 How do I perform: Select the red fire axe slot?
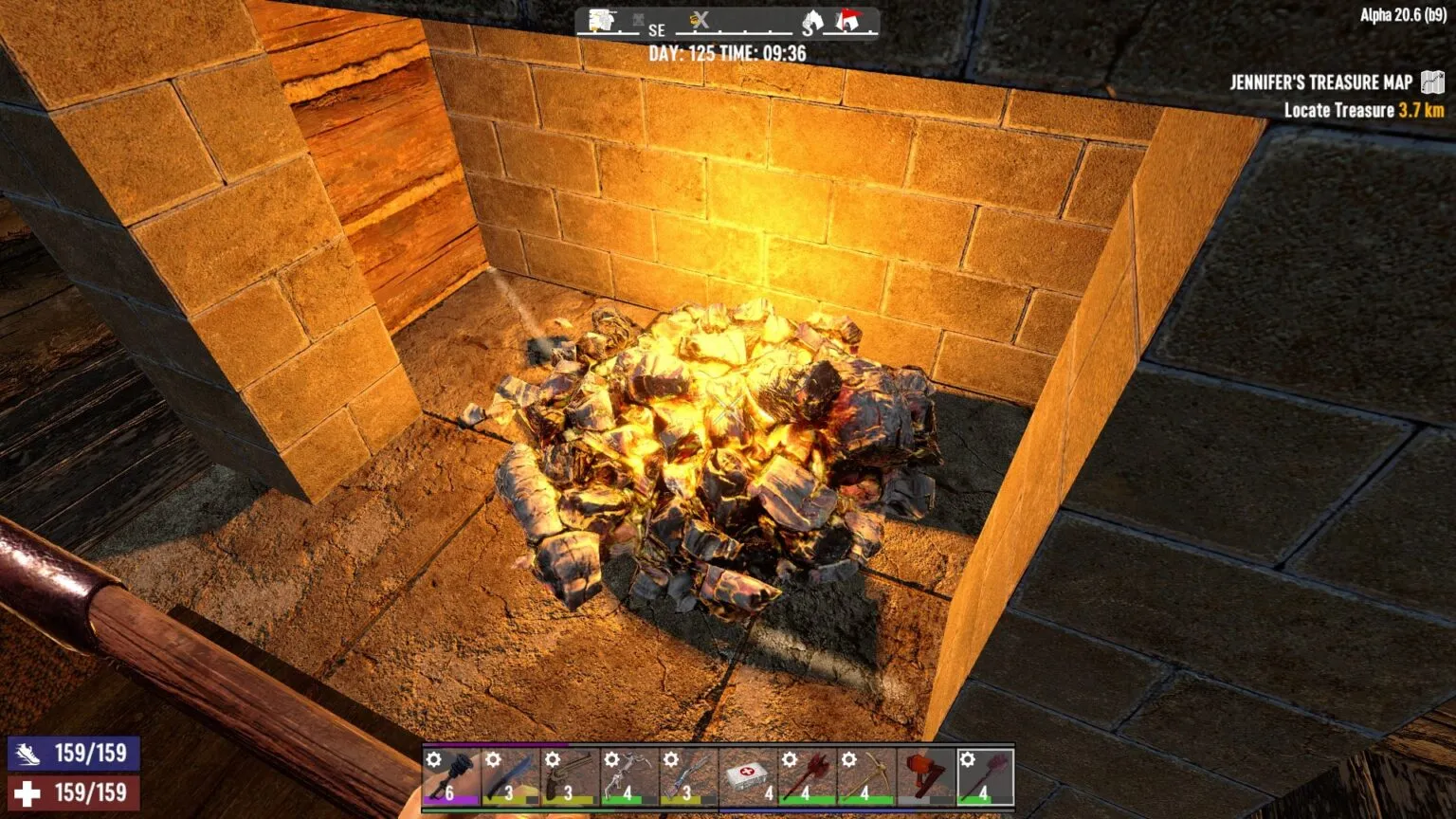[x=807, y=776]
